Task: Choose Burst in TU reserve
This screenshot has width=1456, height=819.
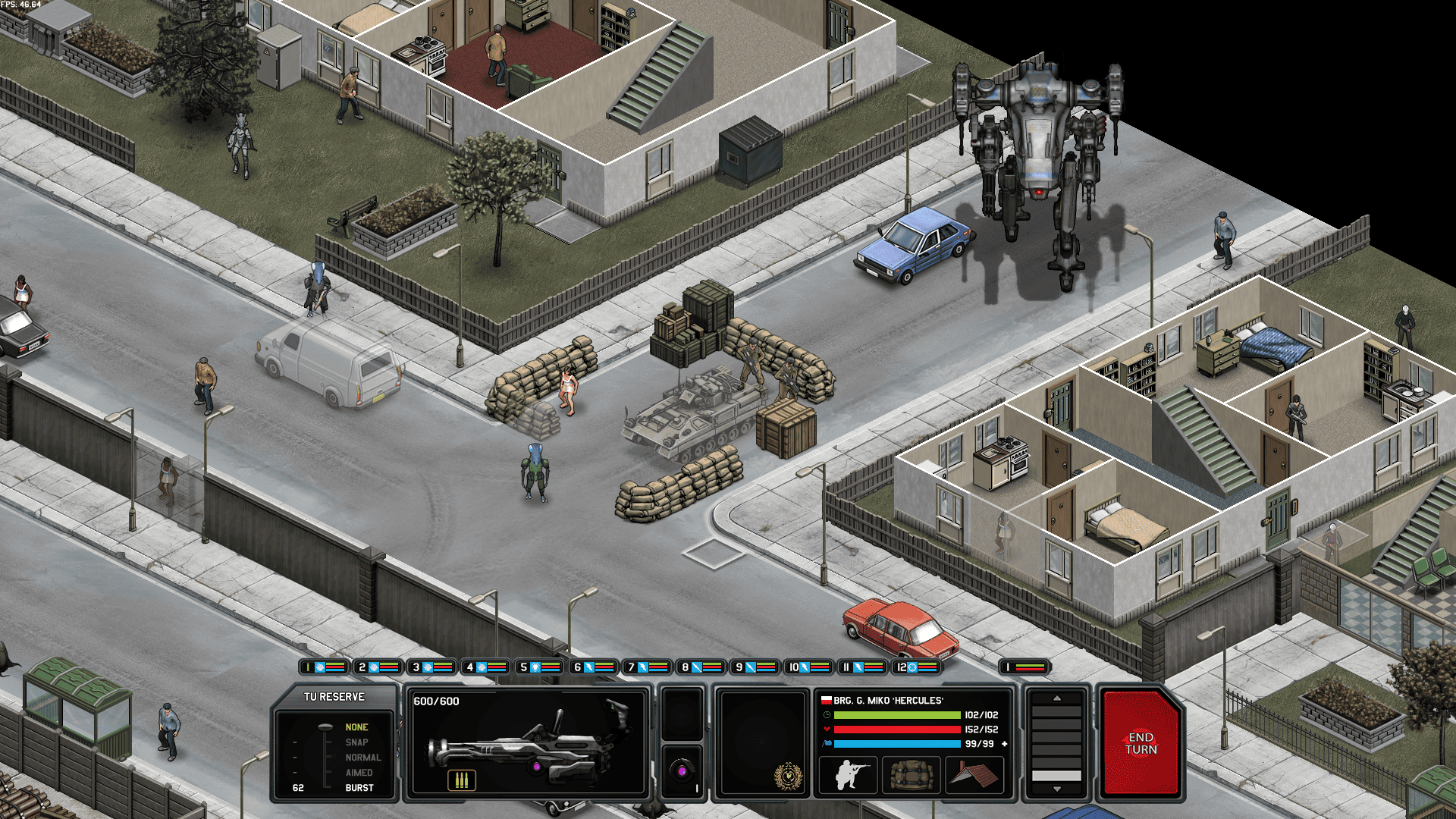Action: click(x=359, y=788)
